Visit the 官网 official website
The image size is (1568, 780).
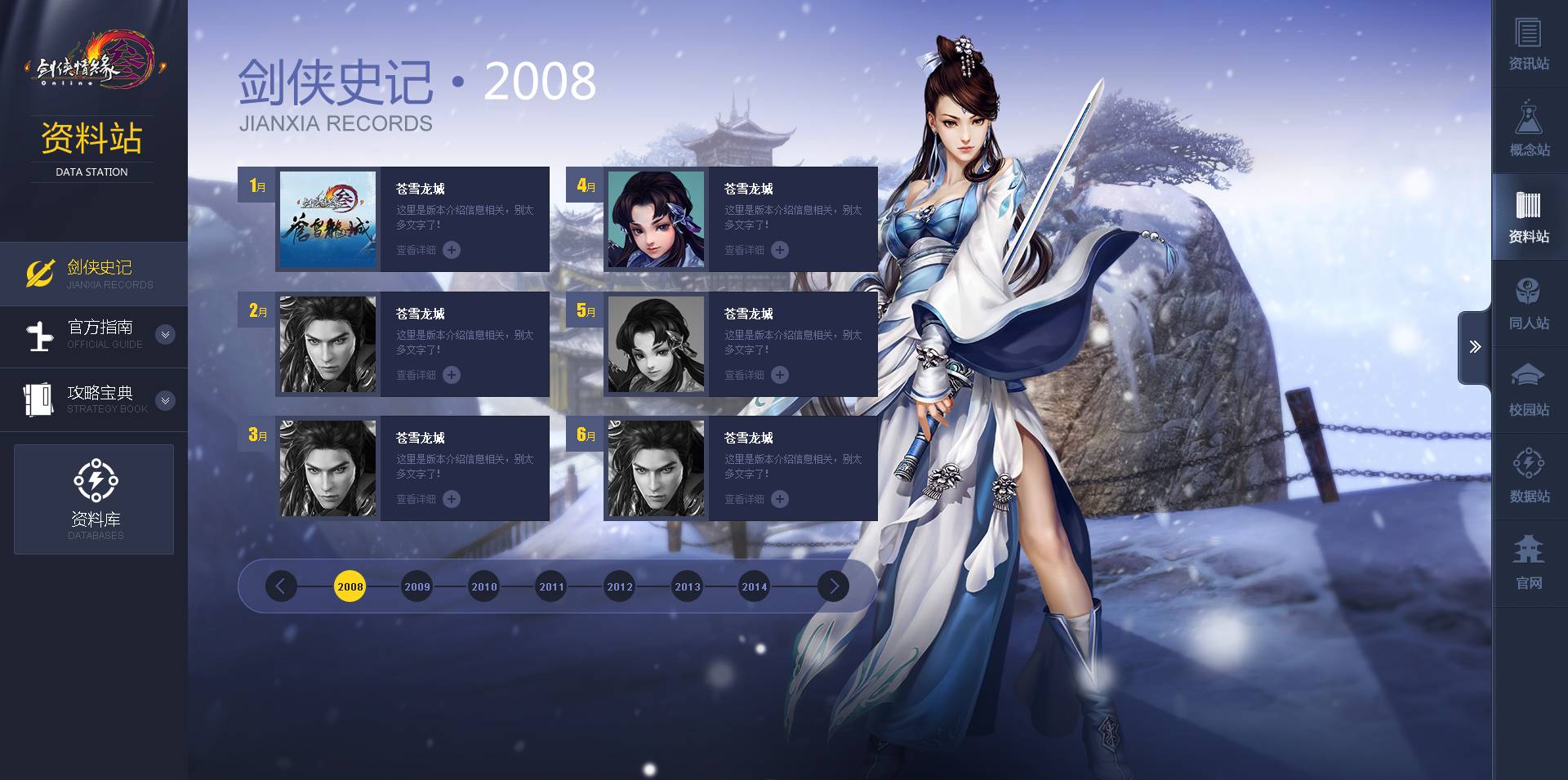1529,564
